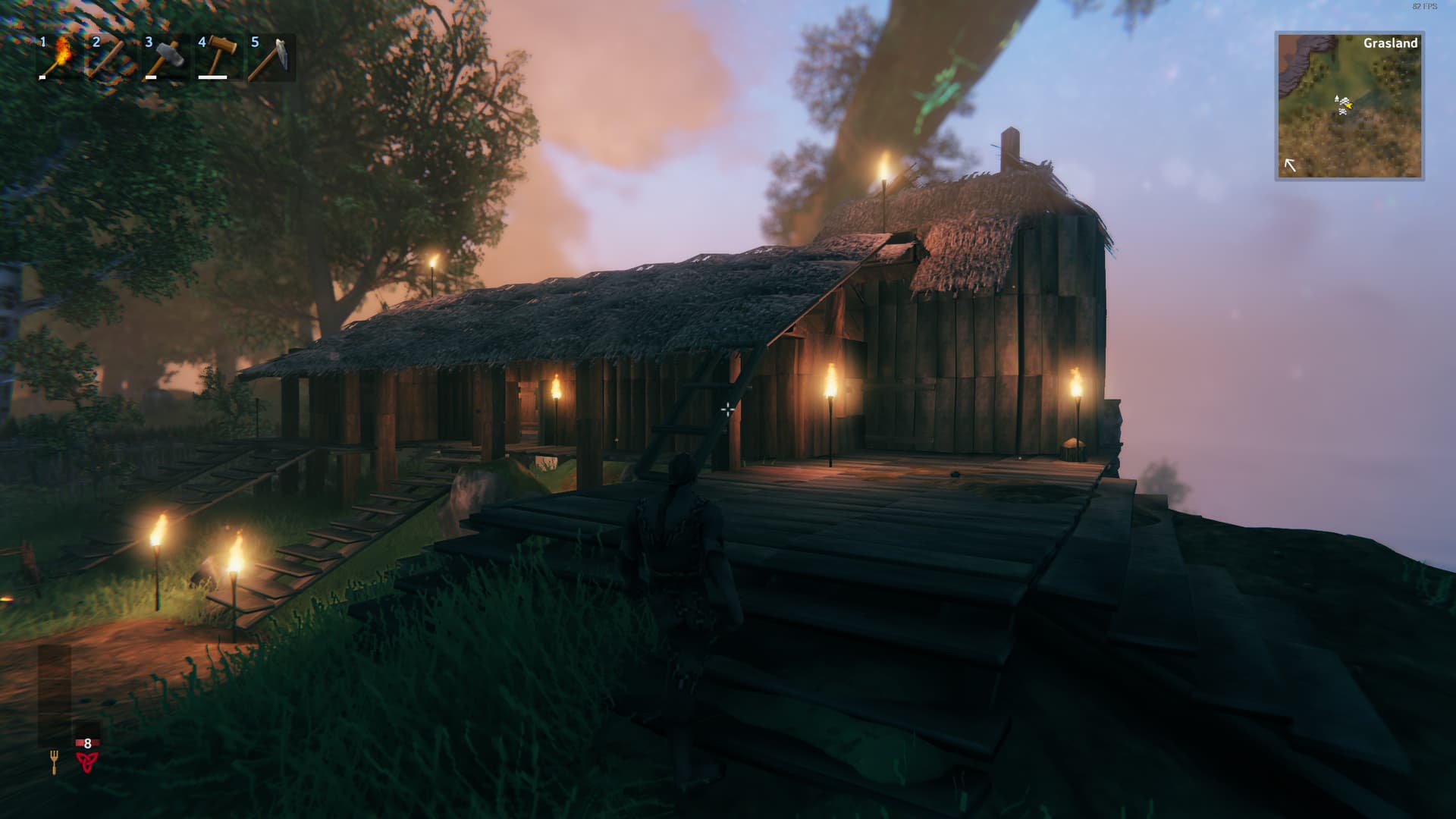
Task: Click the red triquetra health icon
Action: point(87,761)
